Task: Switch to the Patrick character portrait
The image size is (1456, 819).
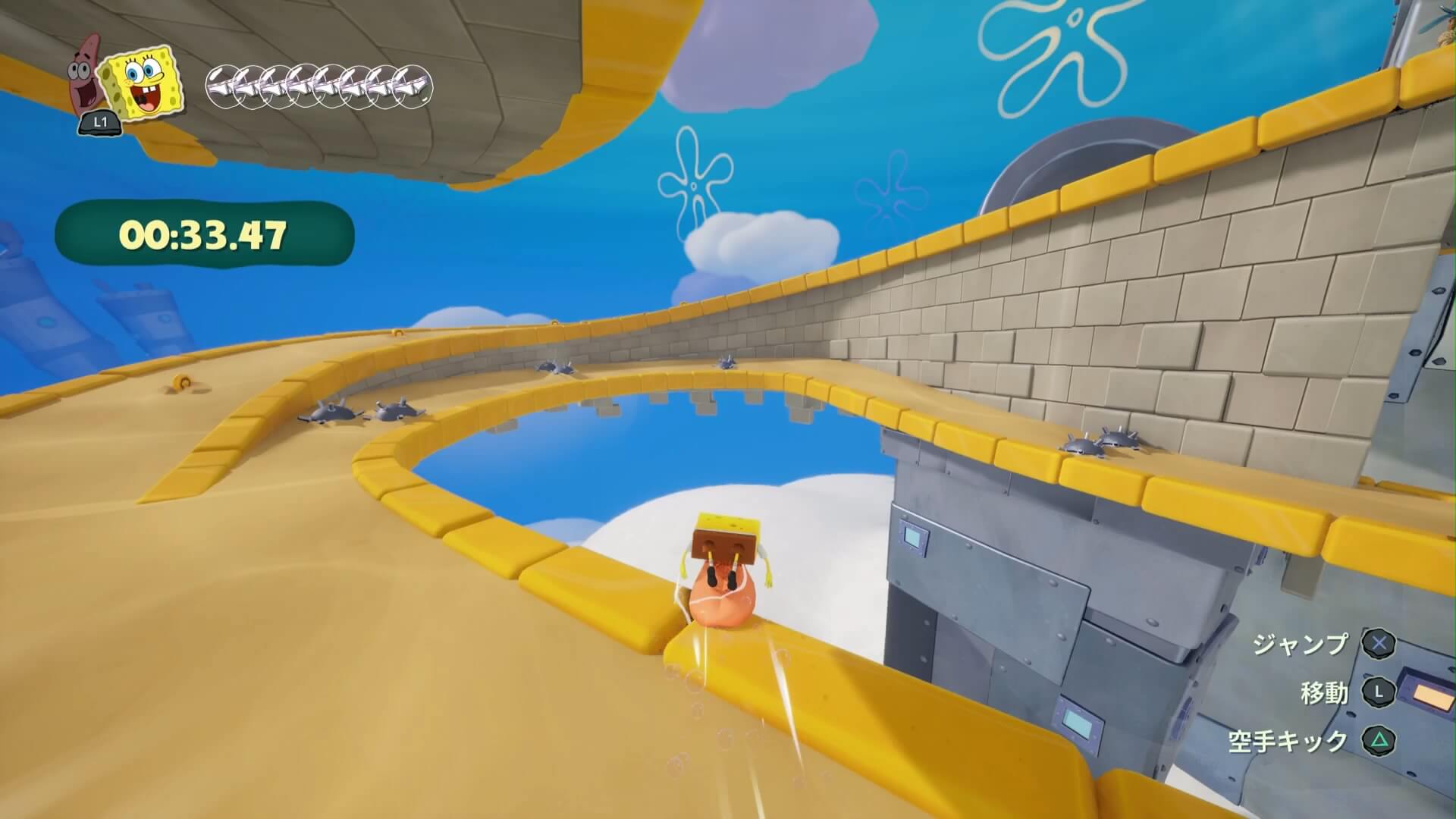Action: pos(85,85)
